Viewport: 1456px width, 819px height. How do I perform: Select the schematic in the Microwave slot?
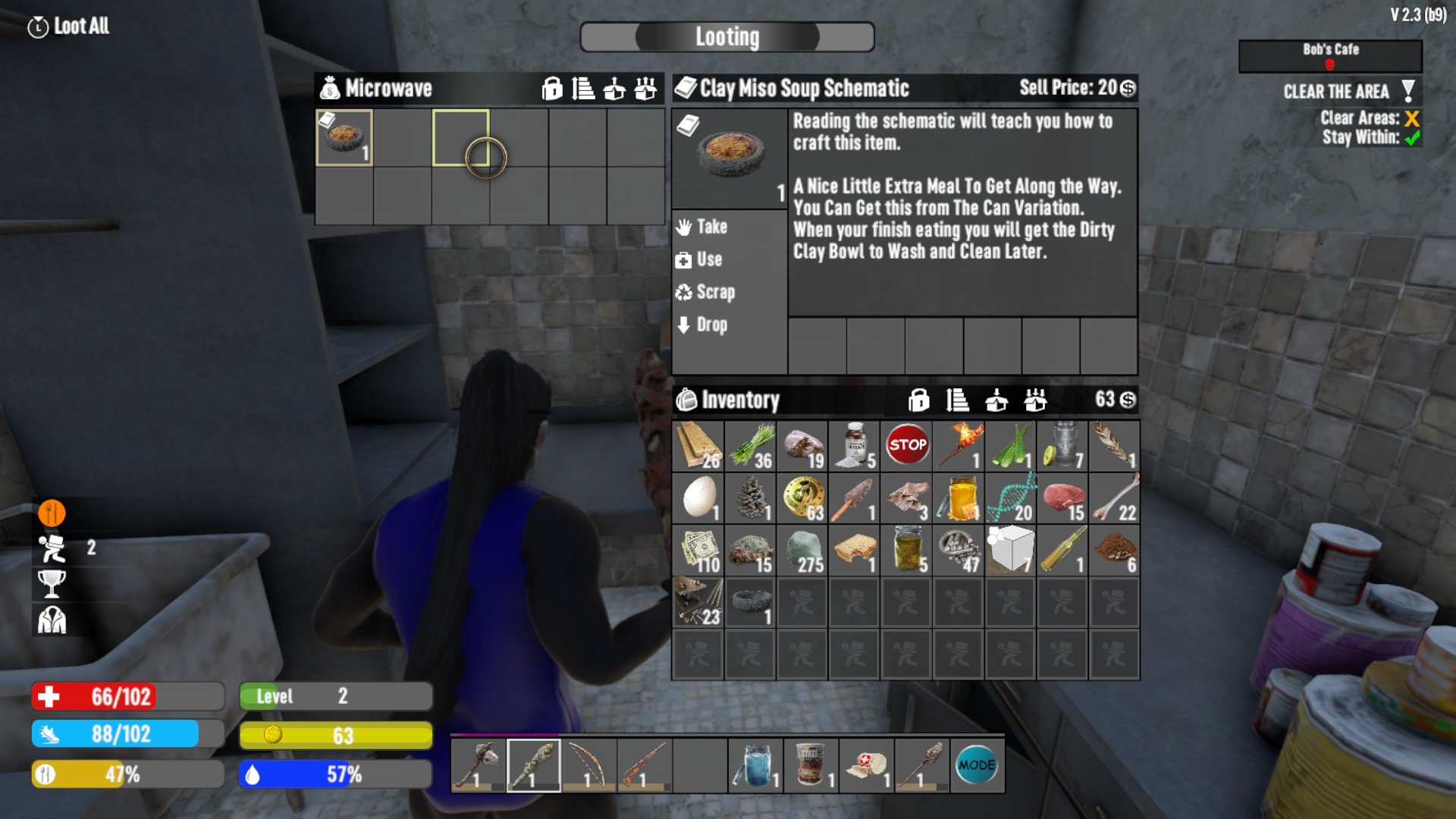(x=344, y=137)
